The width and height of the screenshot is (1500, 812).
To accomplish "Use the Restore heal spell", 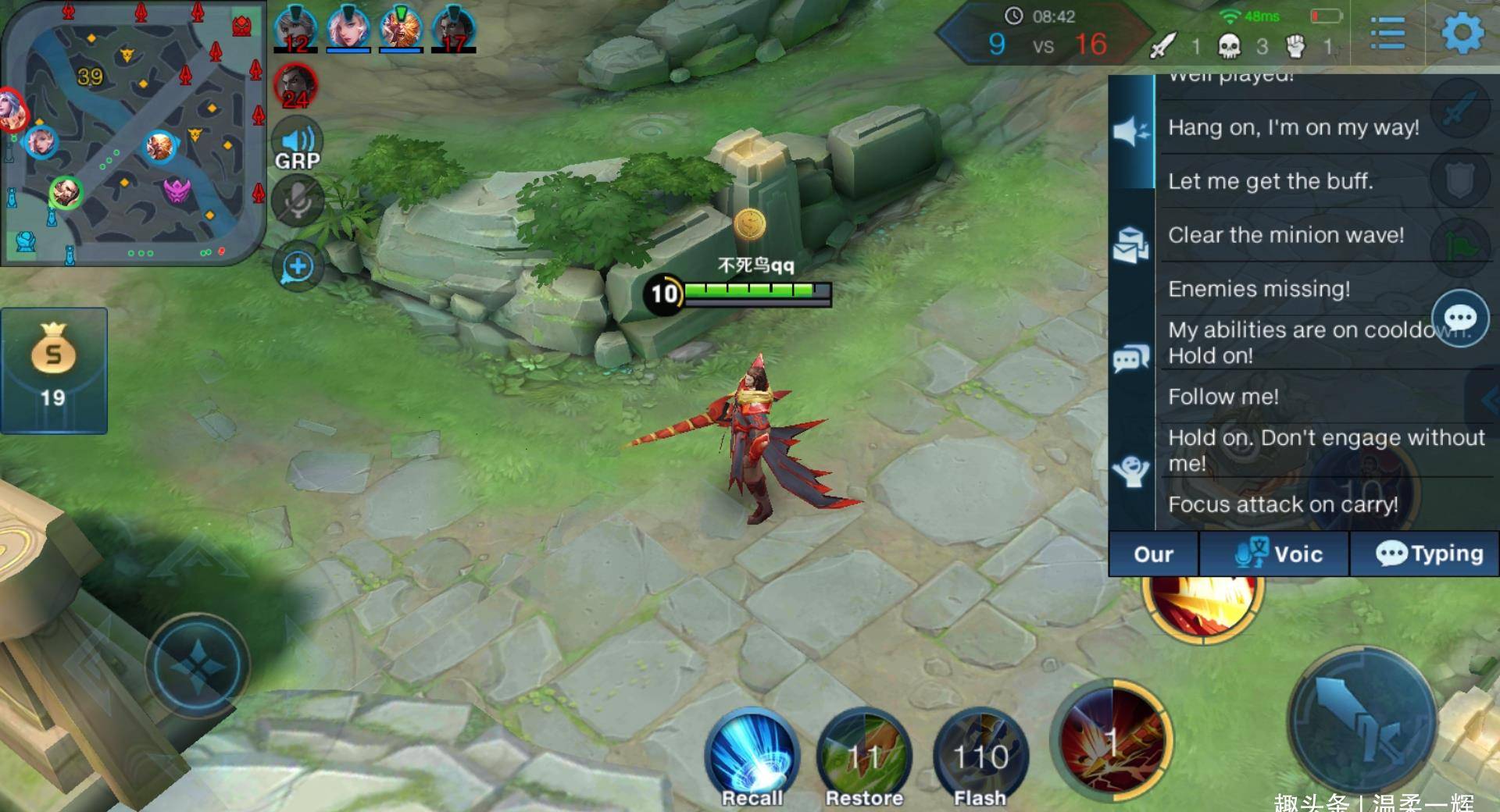I will [864, 757].
